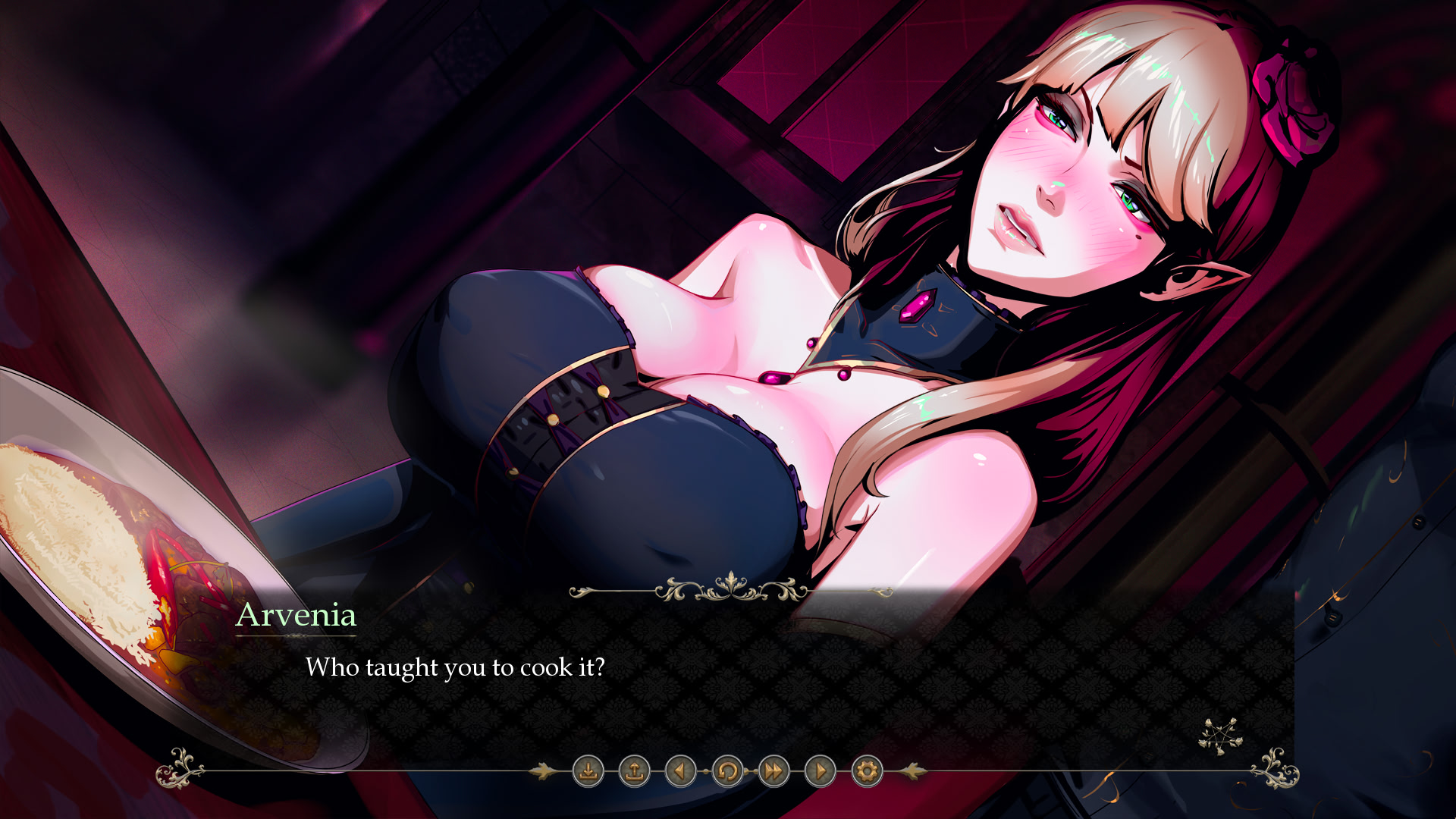Open the load menu via the up-arrow tray icon
Viewport: 1456px width, 819px height.
(635, 771)
